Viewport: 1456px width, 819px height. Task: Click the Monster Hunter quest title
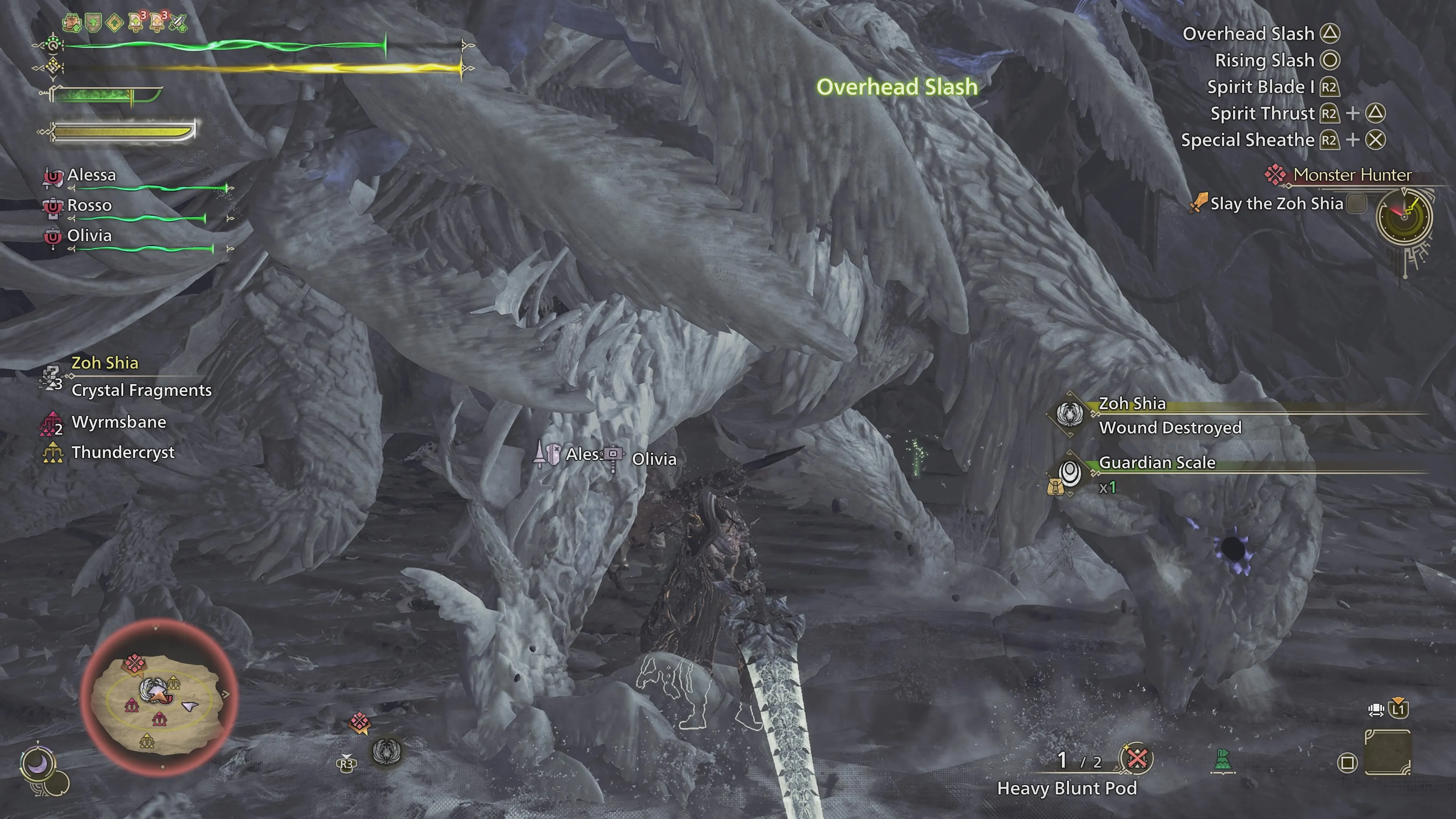[1352, 175]
